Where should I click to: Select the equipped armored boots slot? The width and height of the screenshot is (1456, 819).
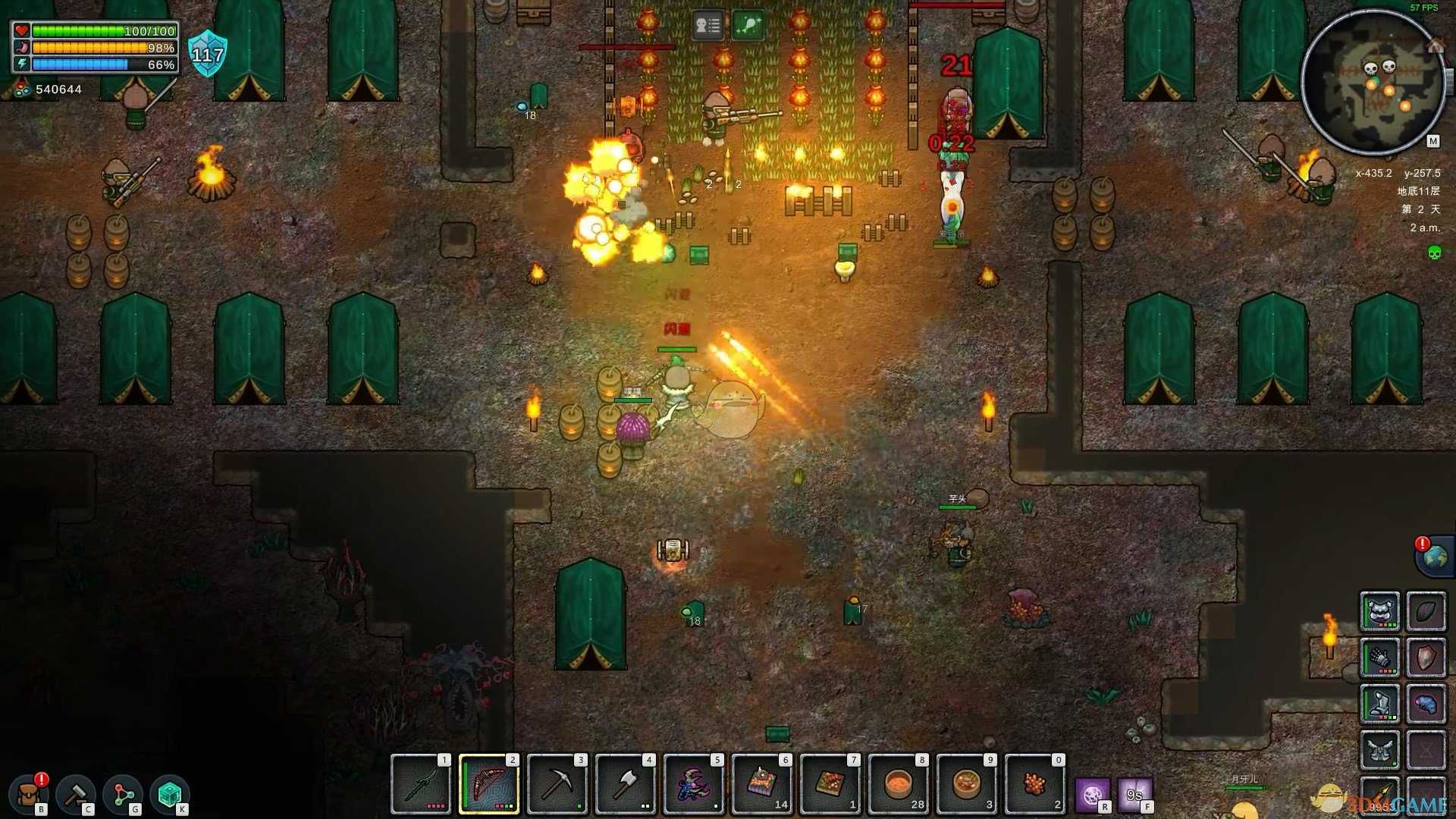1379,704
